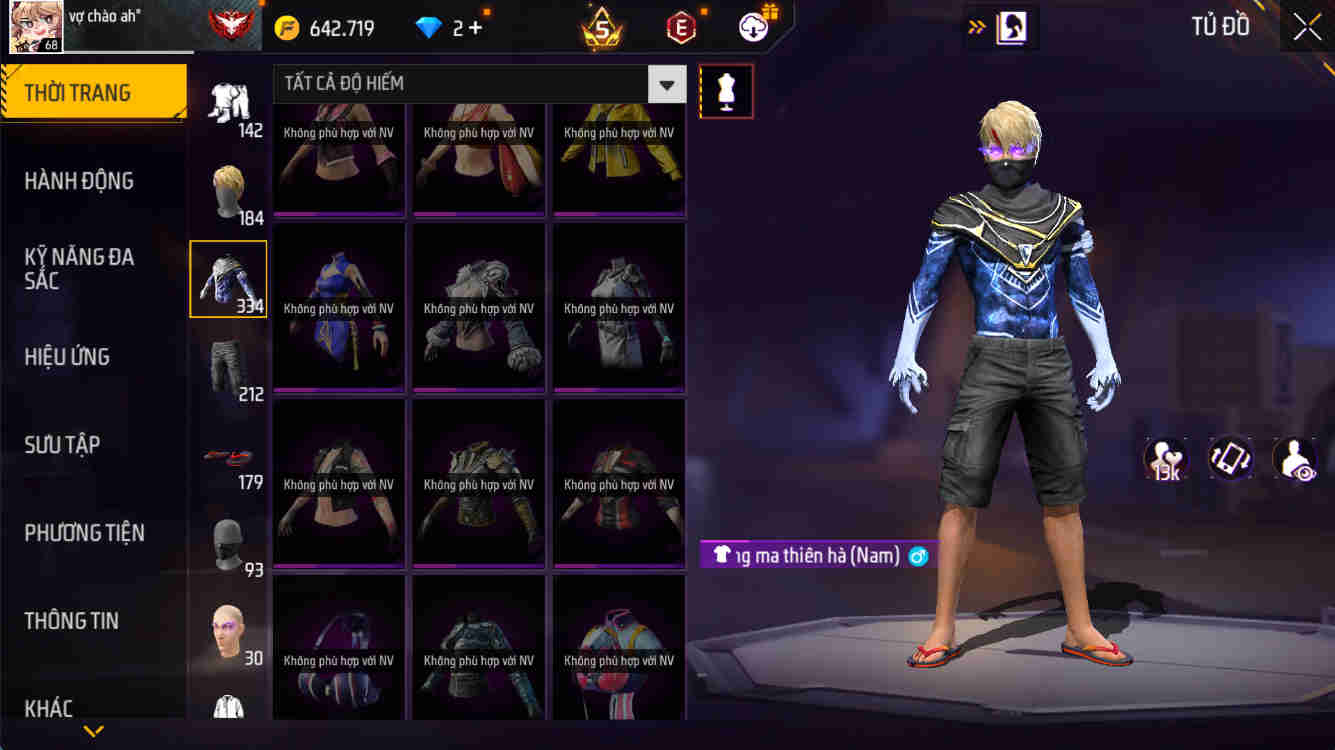1335x750 pixels.
Task: Tap the rotate character phone icon
Action: 1228,462
